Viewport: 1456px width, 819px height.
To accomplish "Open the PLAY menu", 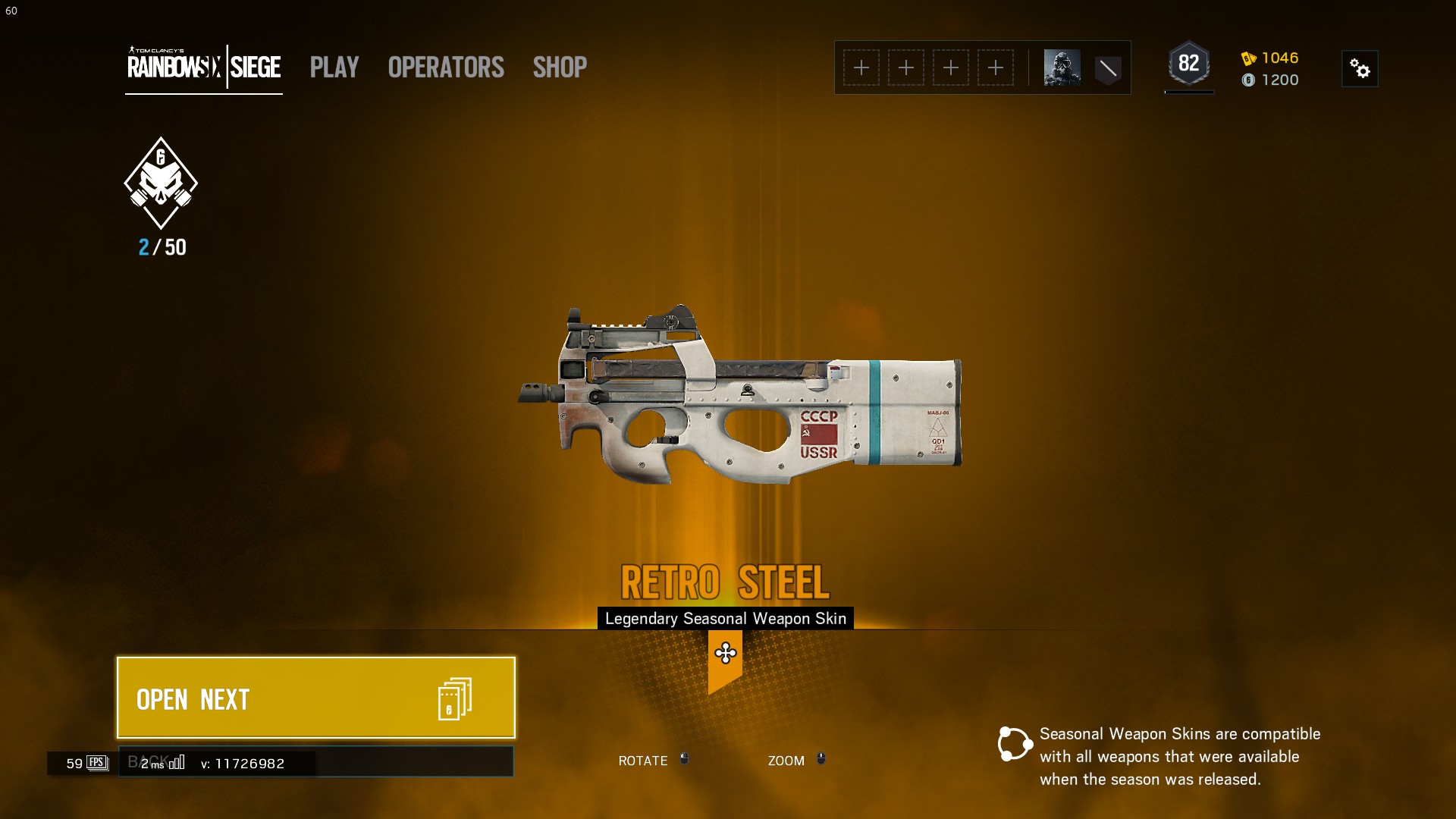I will (x=334, y=67).
